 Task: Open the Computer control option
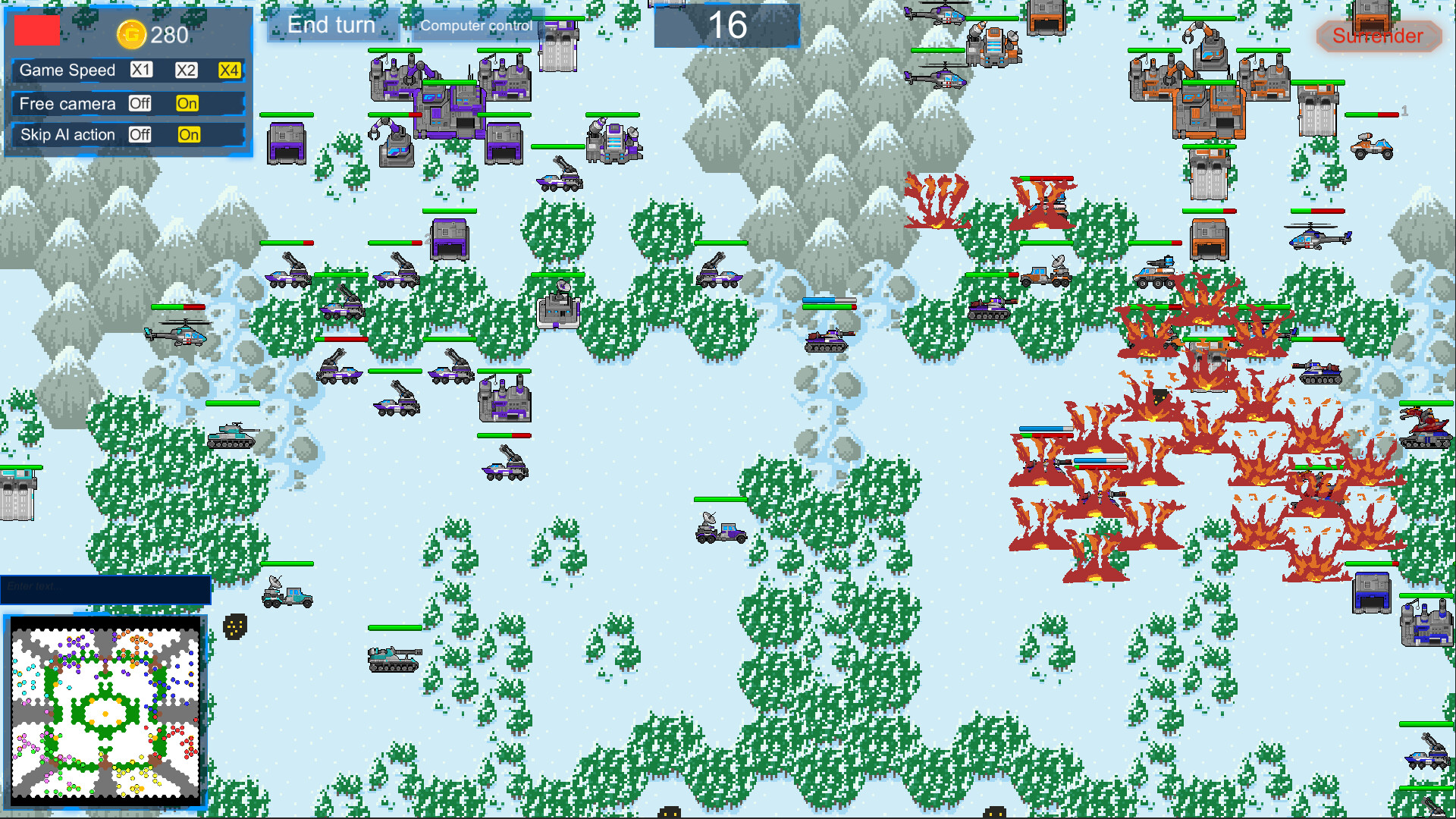pyautogui.click(x=475, y=25)
